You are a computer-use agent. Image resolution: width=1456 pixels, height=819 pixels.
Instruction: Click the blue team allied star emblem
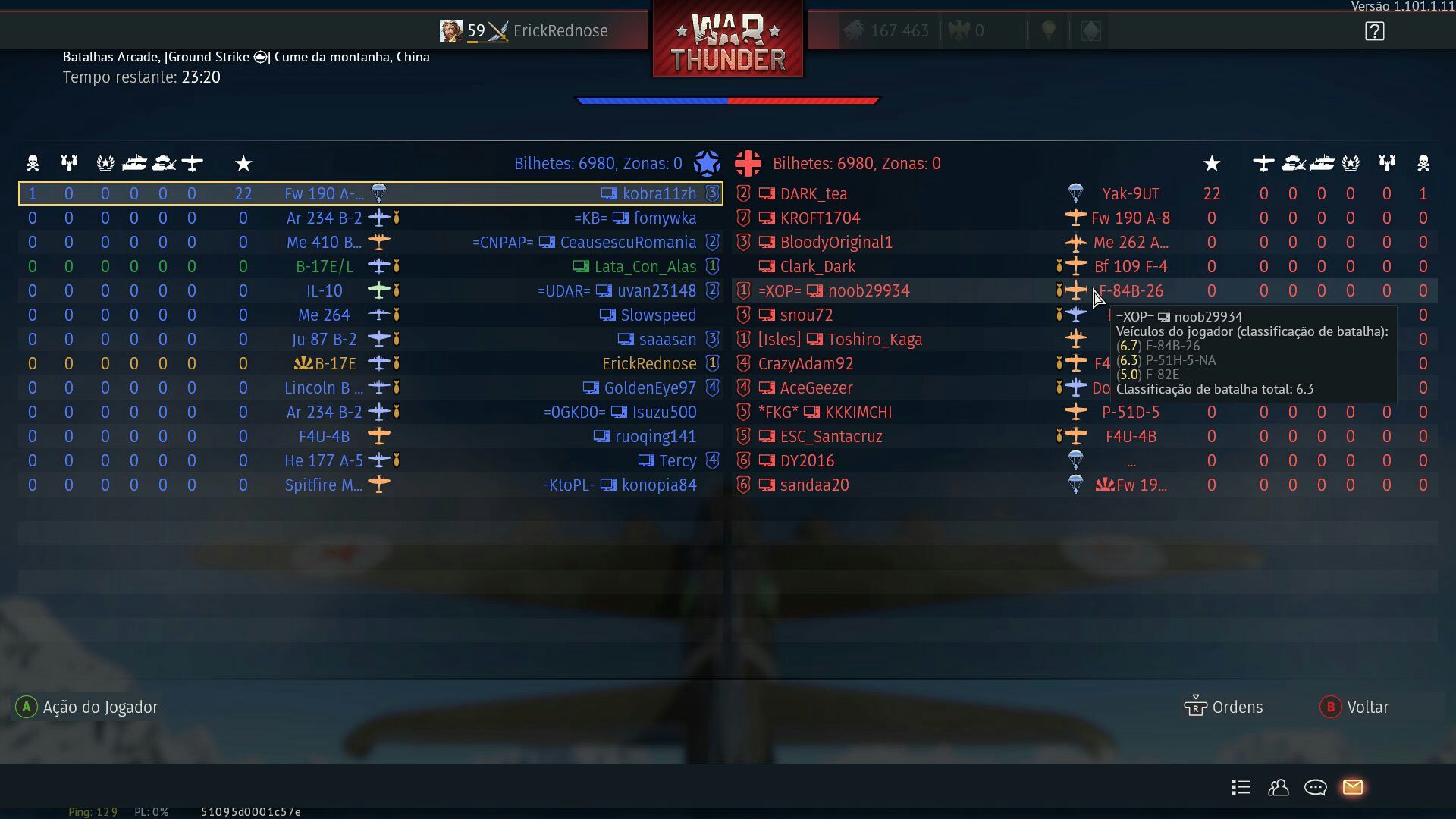click(x=708, y=162)
